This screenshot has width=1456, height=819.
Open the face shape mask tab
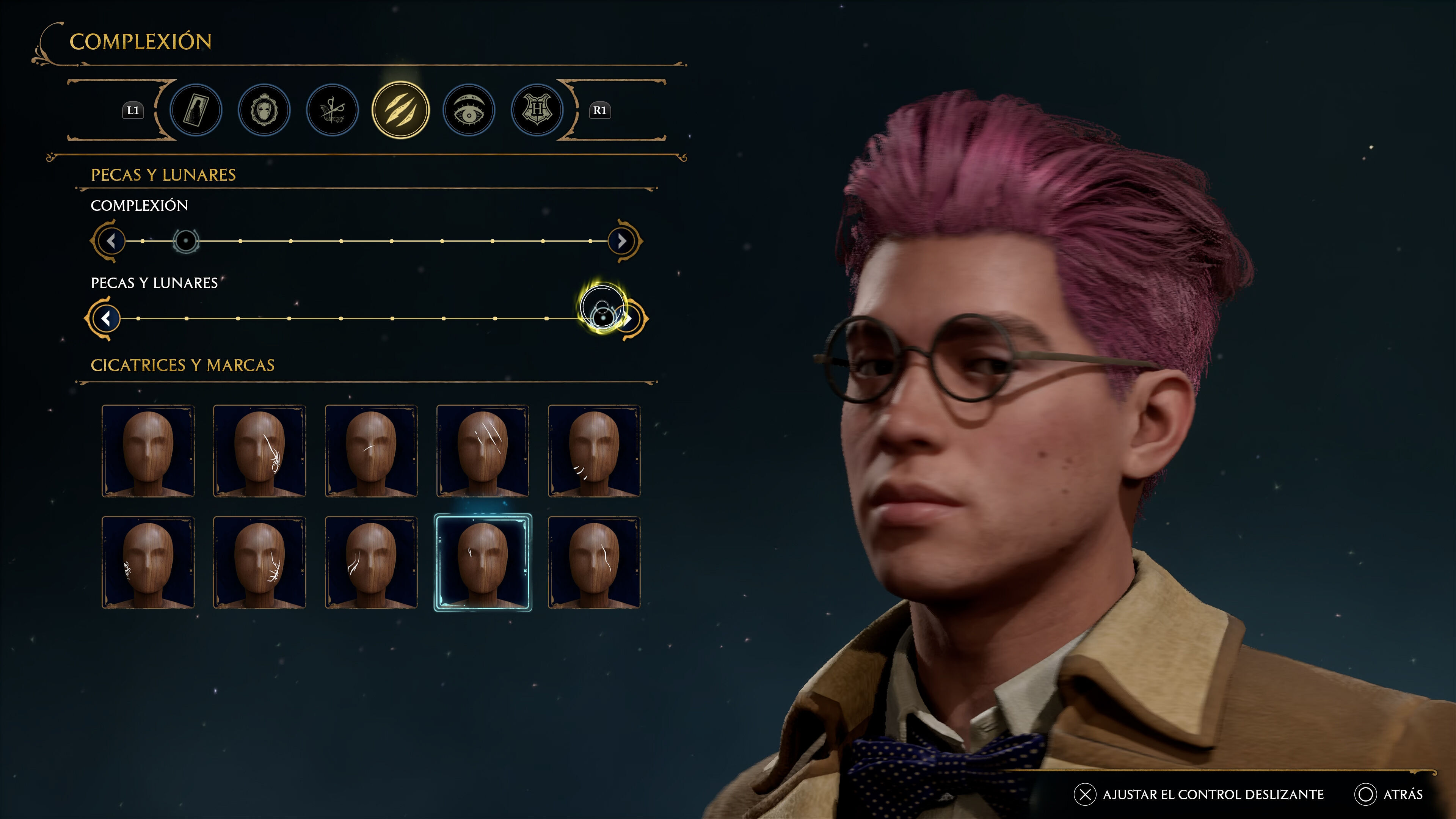pos(264,110)
